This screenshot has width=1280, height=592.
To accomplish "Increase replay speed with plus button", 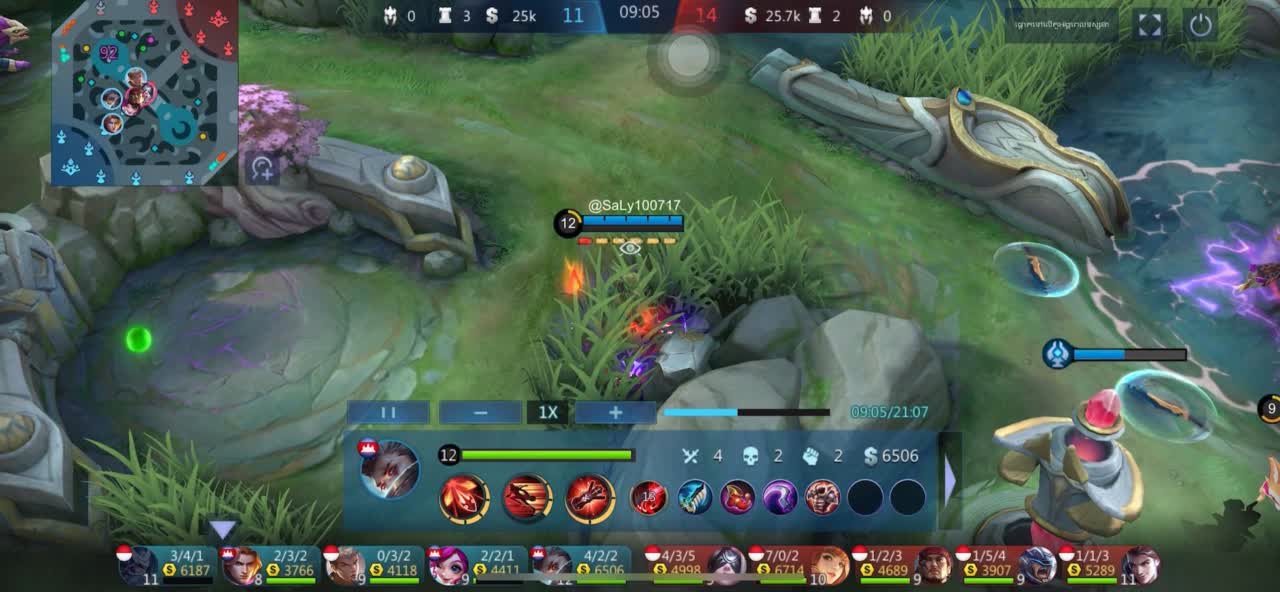I will click(x=615, y=412).
